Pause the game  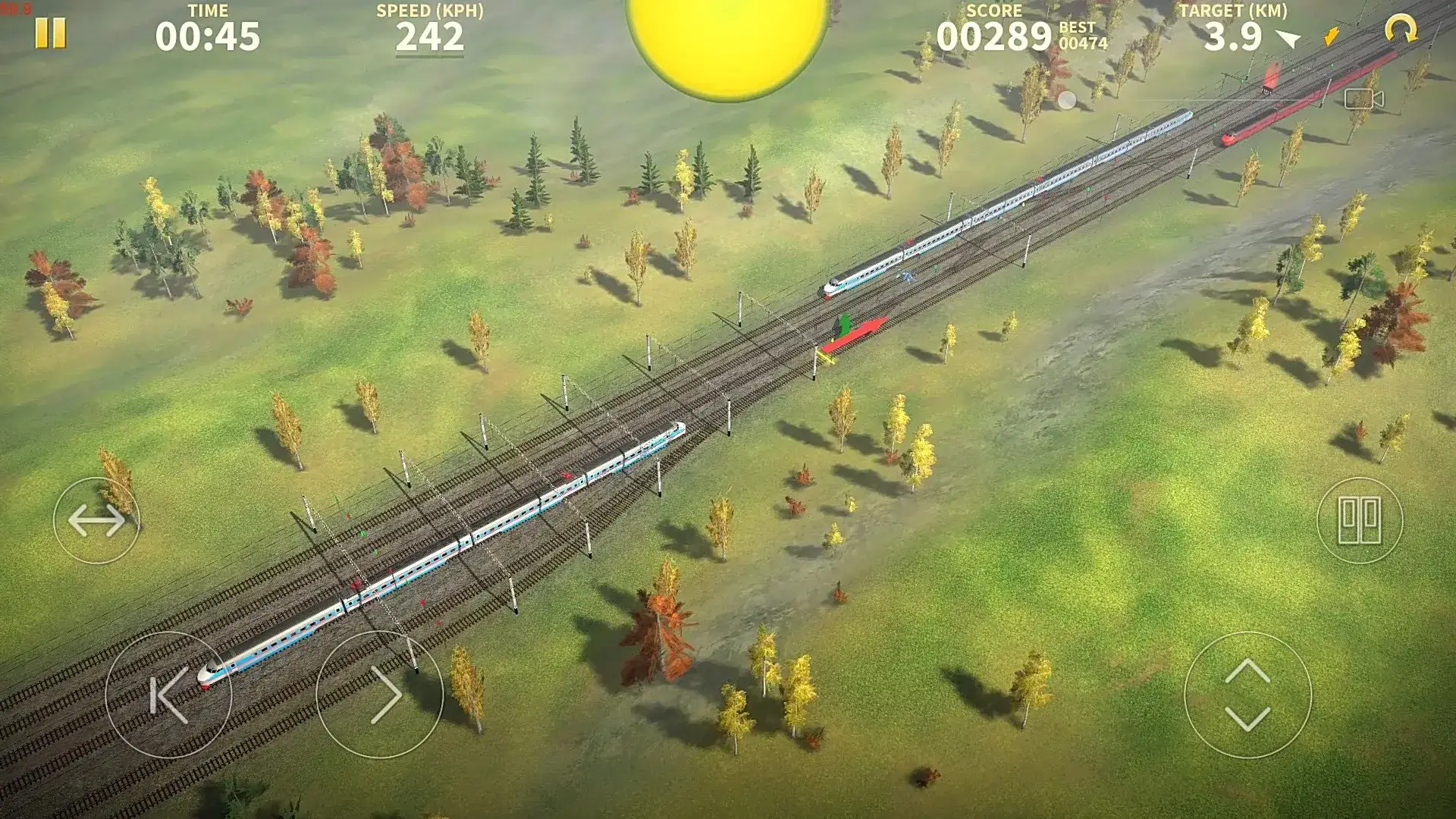click(x=48, y=33)
